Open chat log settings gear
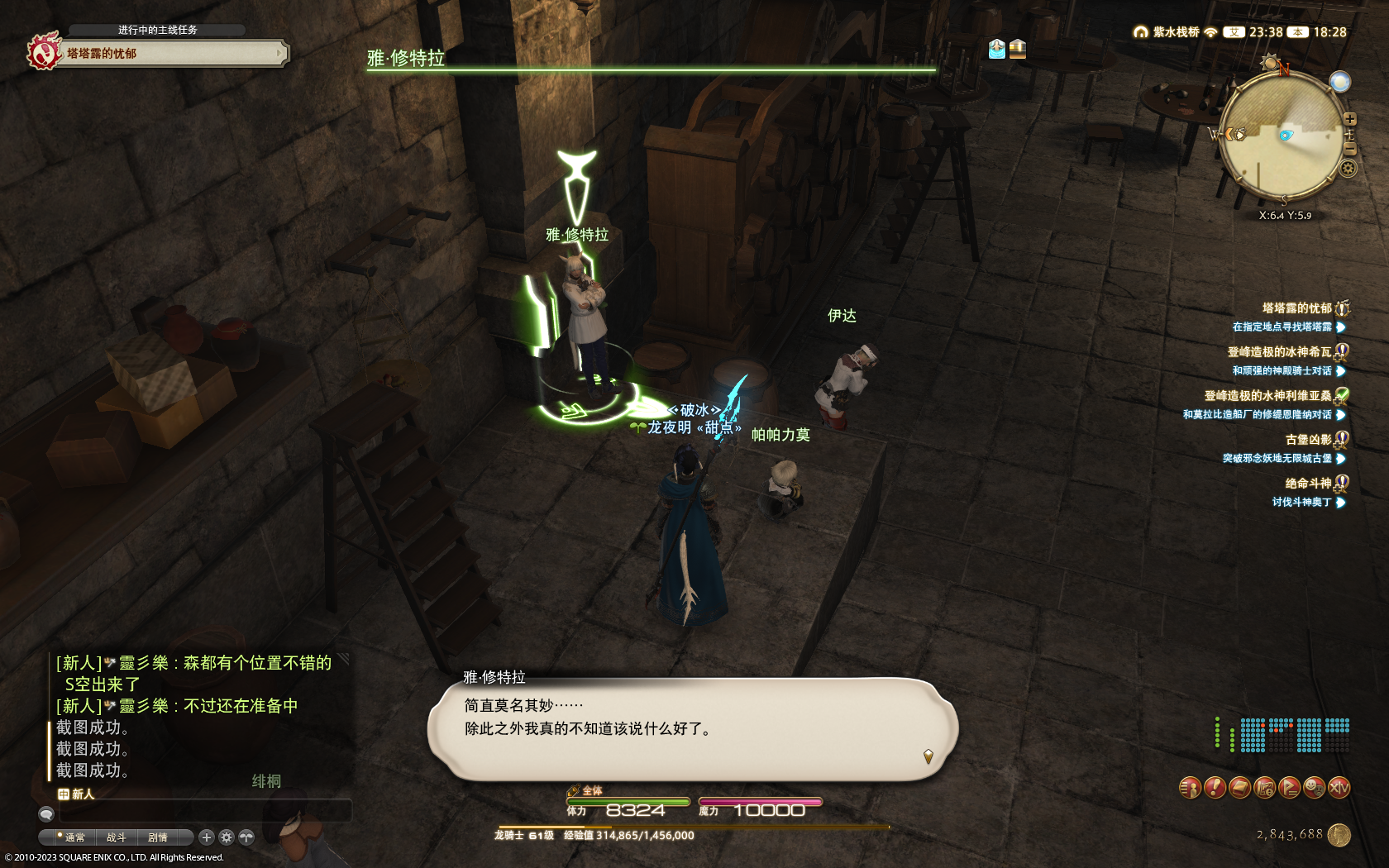 click(x=227, y=837)
